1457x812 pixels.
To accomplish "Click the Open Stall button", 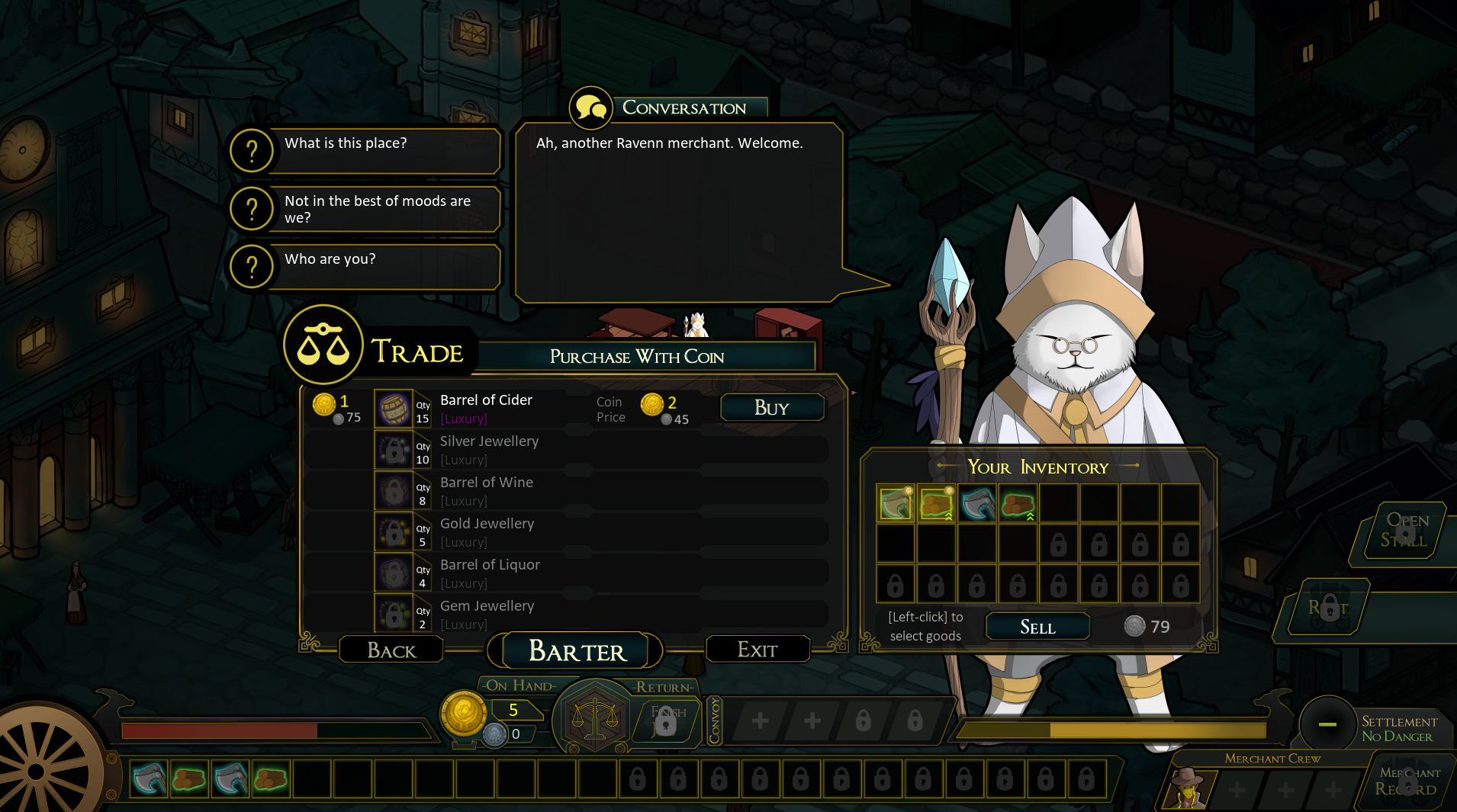I will pyautogui.click(x=1403, y=531).
